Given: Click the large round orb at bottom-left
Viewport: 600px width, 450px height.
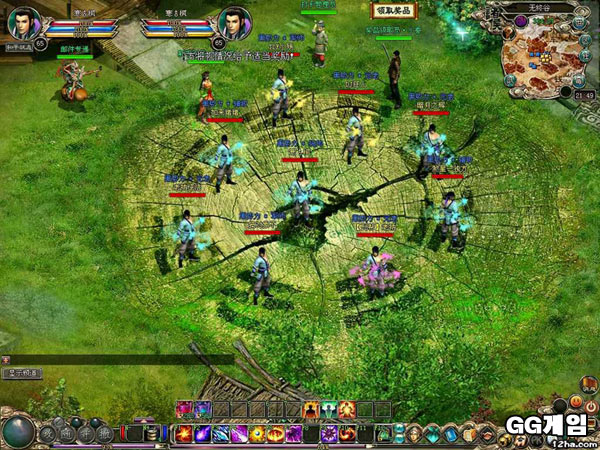Looking at the screenshot, I should coord(20,432).
